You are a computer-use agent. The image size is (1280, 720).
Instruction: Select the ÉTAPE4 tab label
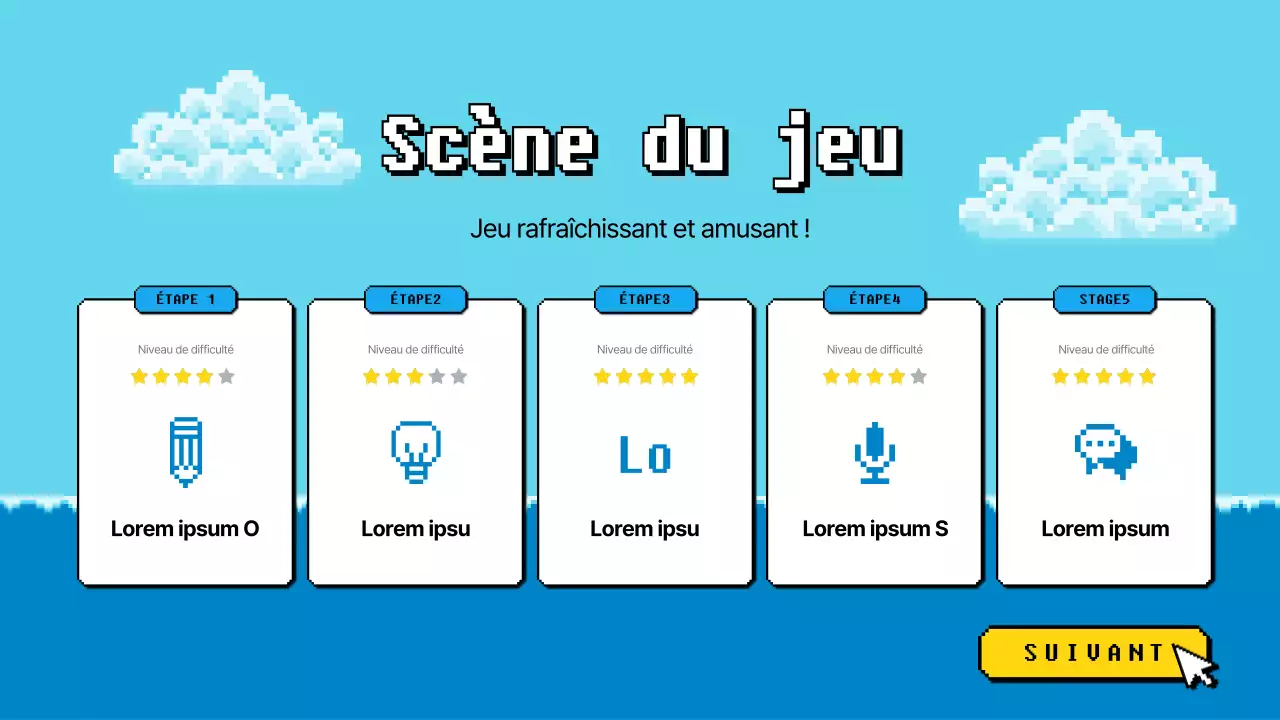(x=875, y=299)
